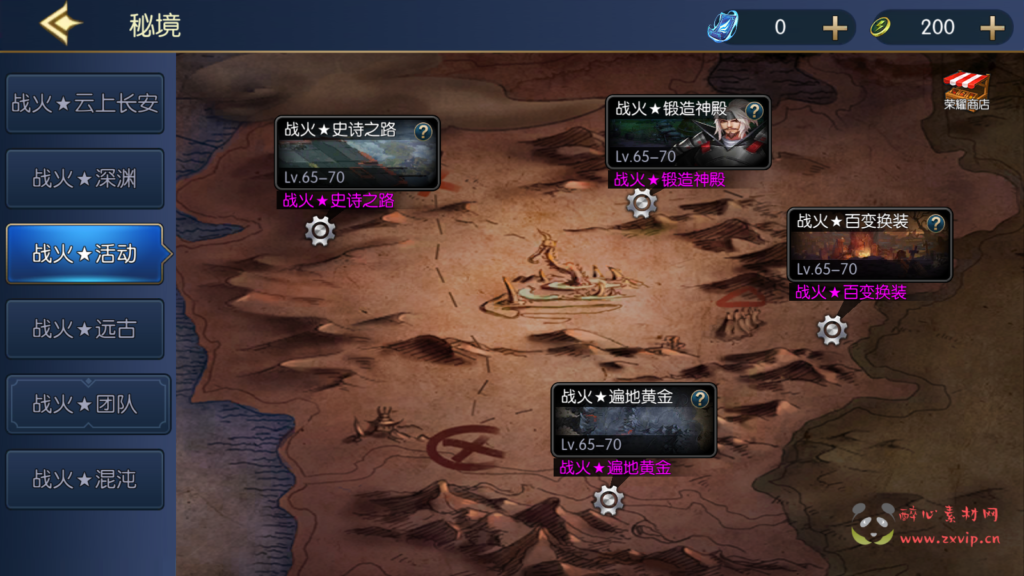1024x576 pixels.
Task: Show help for 战火★锻造神殿
Action: (x=755, y=110)
